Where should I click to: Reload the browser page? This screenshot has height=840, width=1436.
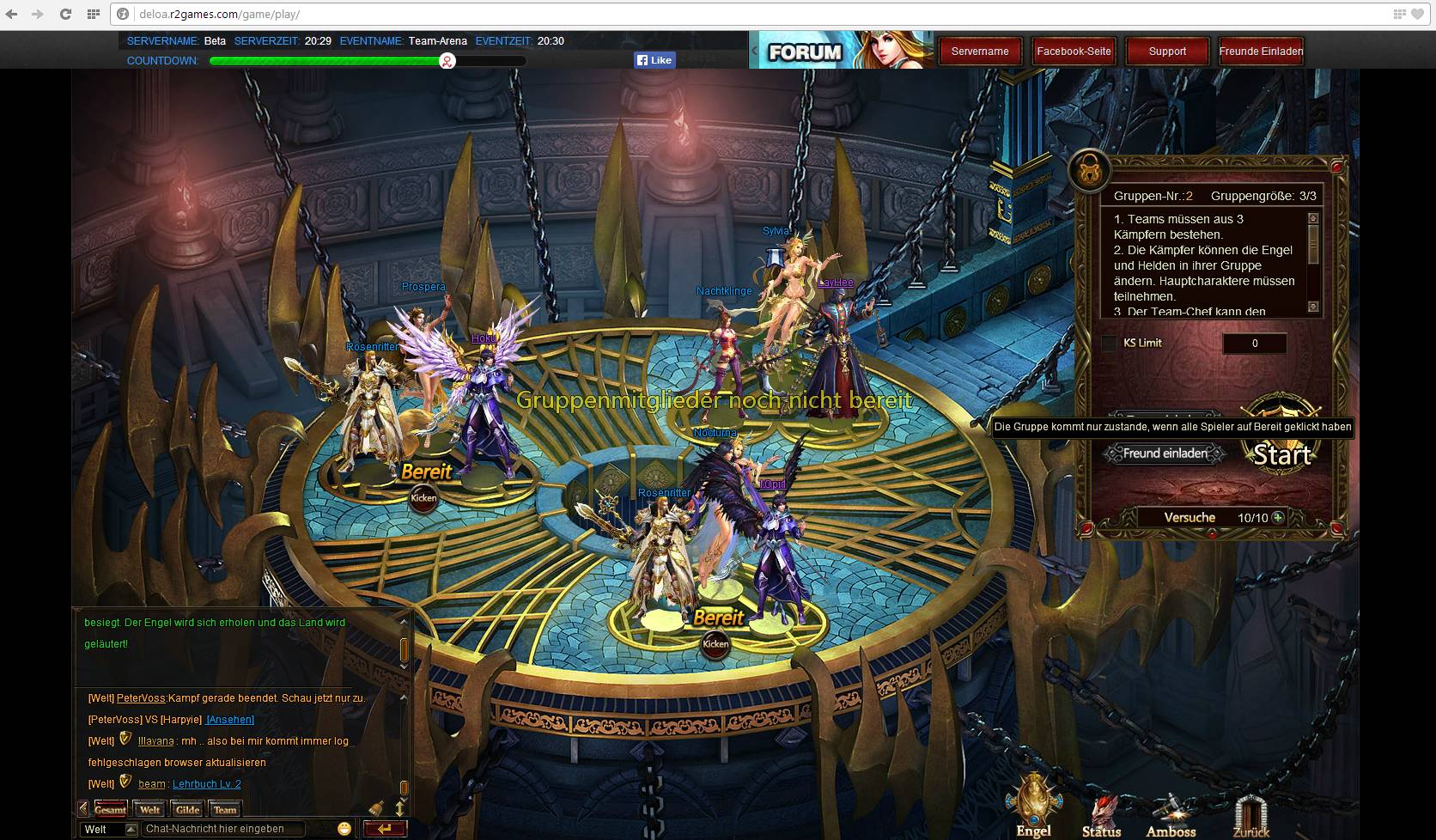pyautogui.click(x=65, y=14)
